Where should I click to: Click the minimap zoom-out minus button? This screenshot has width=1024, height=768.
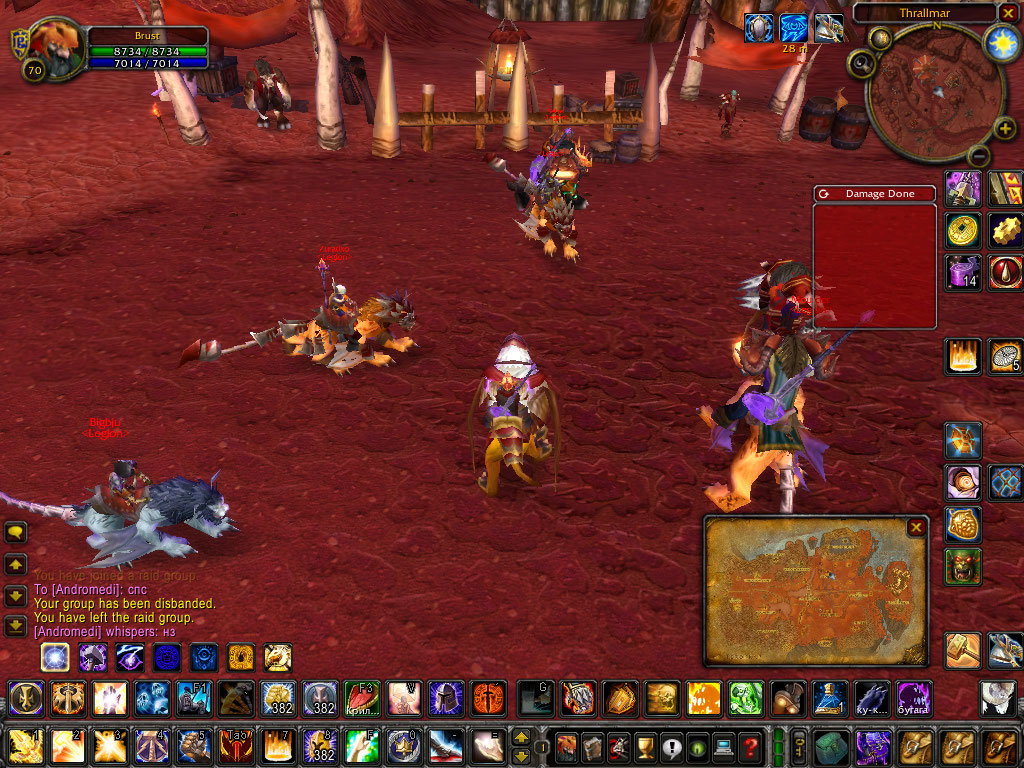(980, 156)
